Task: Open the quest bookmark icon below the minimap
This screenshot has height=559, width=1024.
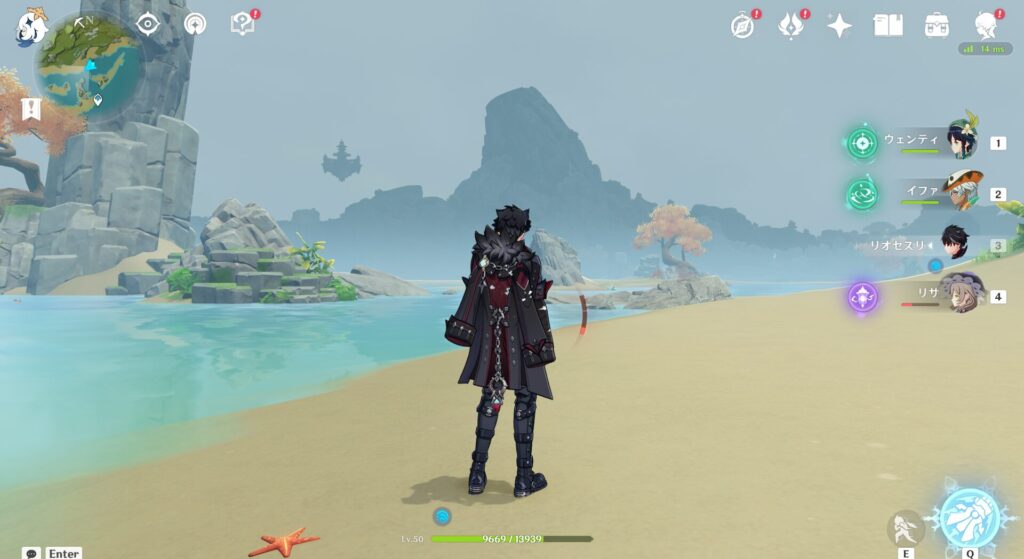Action: pos(30,108)
